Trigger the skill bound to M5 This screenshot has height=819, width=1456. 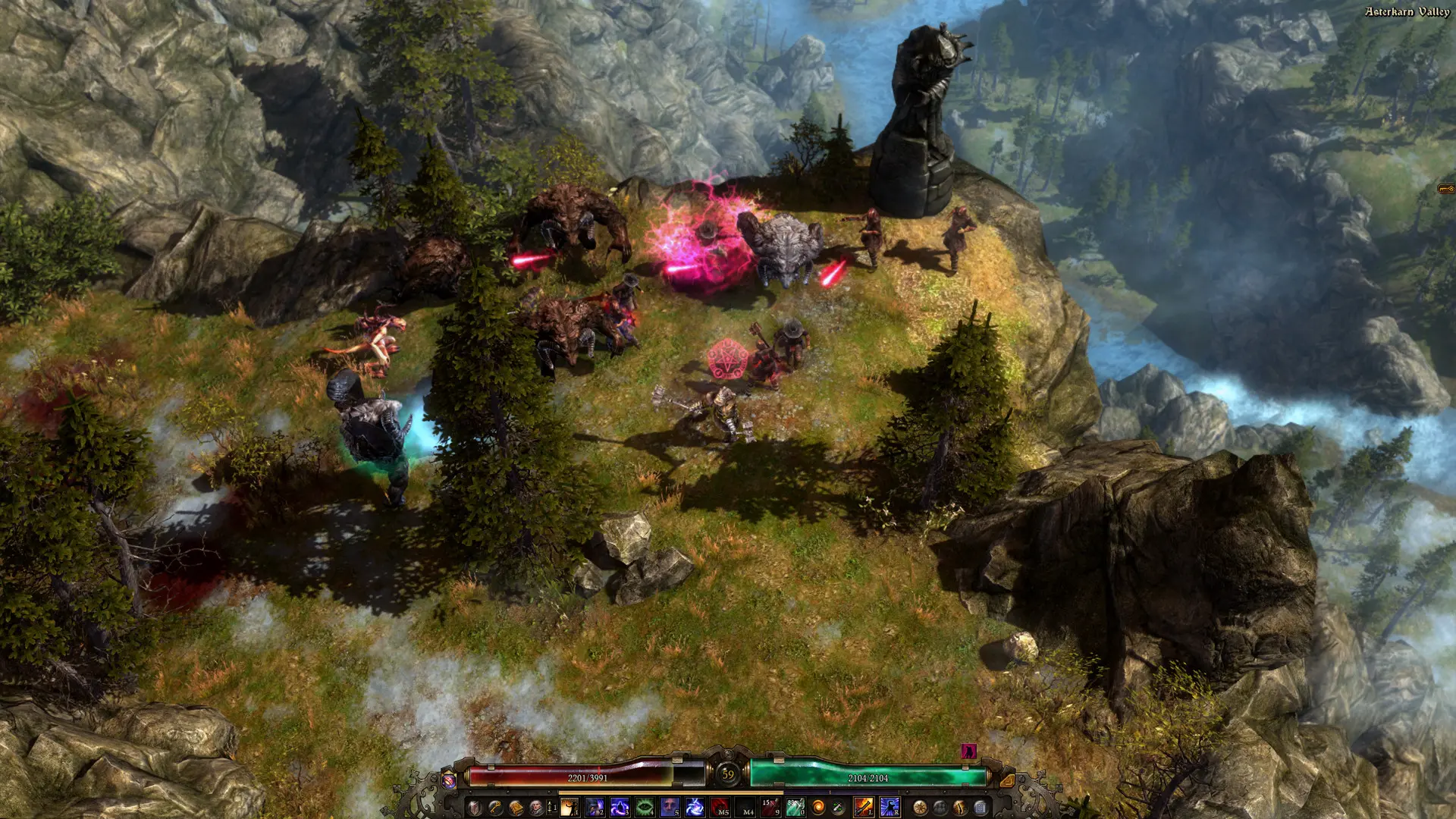pyautogui.click(x=719, y=808)
